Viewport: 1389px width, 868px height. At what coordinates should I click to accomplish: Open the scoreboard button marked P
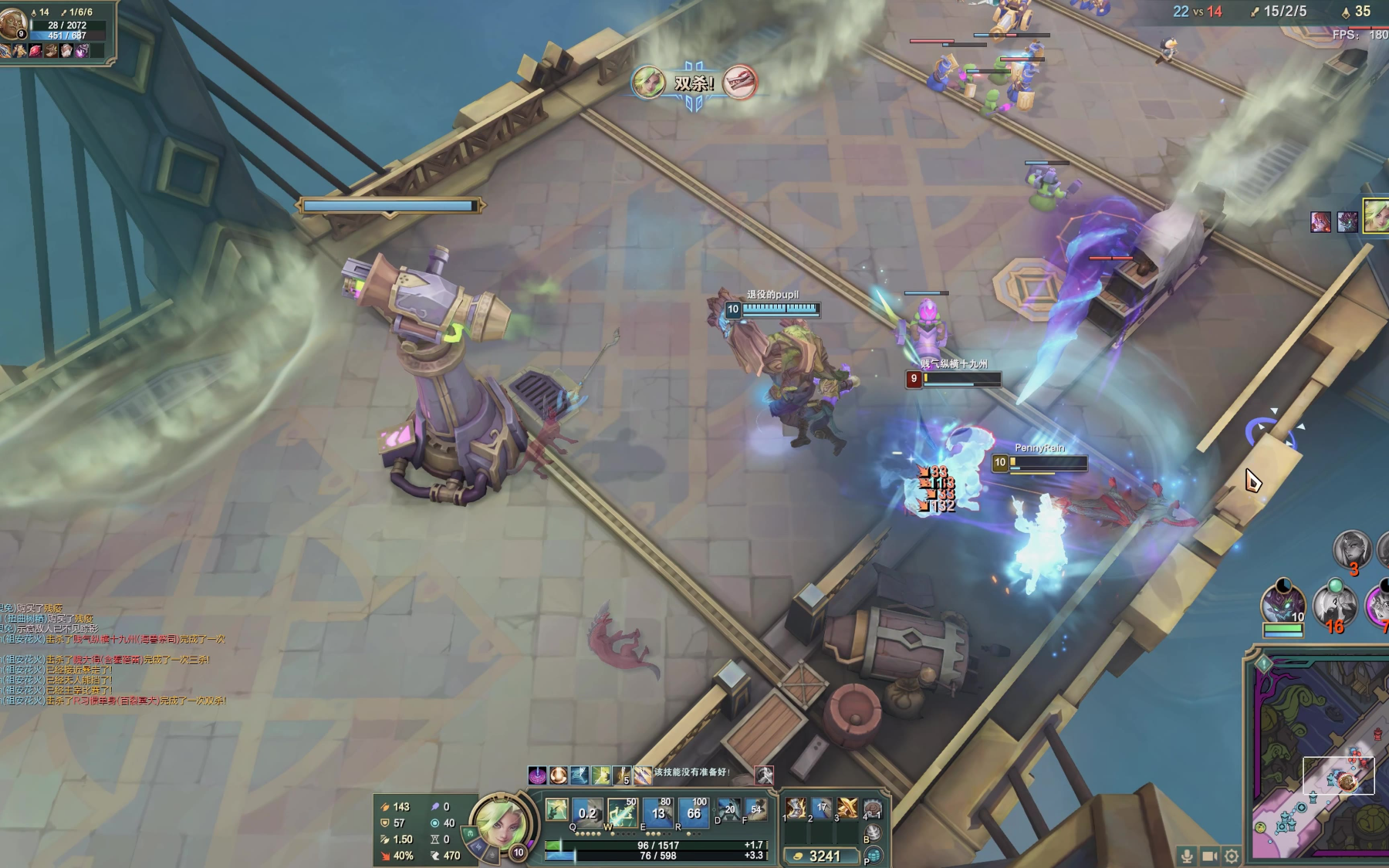[x=874, y=856]
